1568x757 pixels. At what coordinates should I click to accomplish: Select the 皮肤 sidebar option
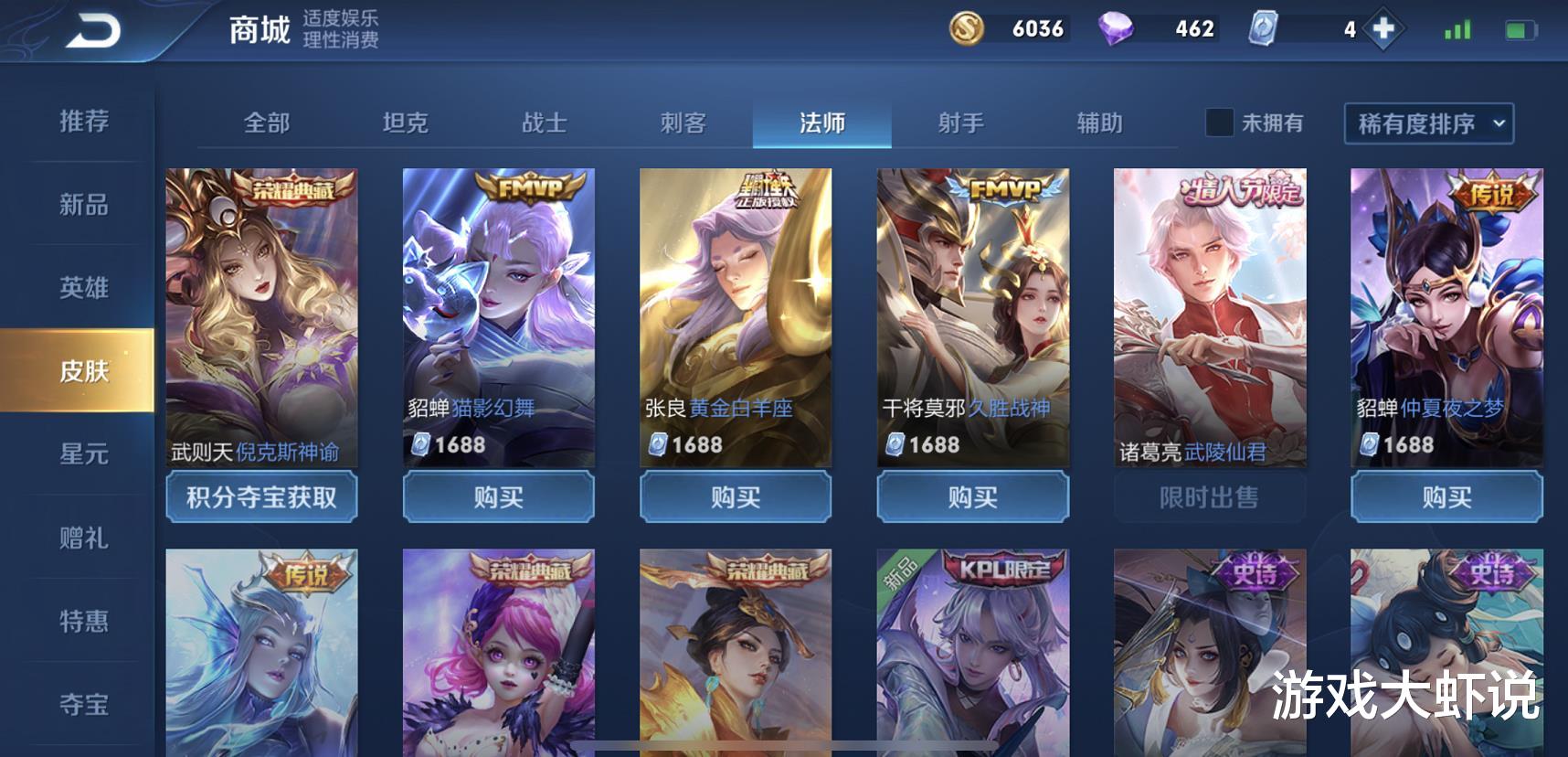pos(85,371)
